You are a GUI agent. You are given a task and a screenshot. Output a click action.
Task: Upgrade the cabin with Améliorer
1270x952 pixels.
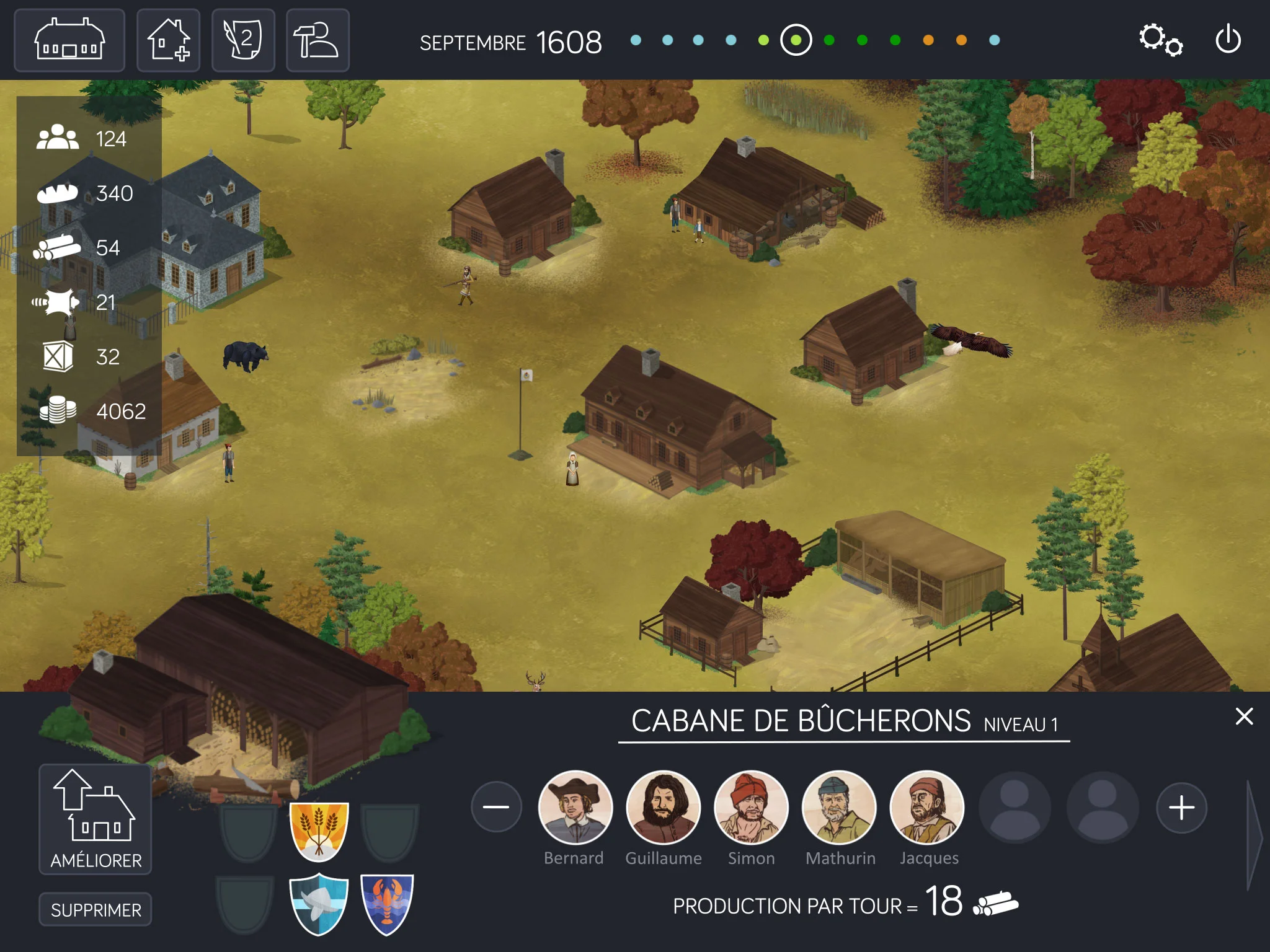click(95, 819)
